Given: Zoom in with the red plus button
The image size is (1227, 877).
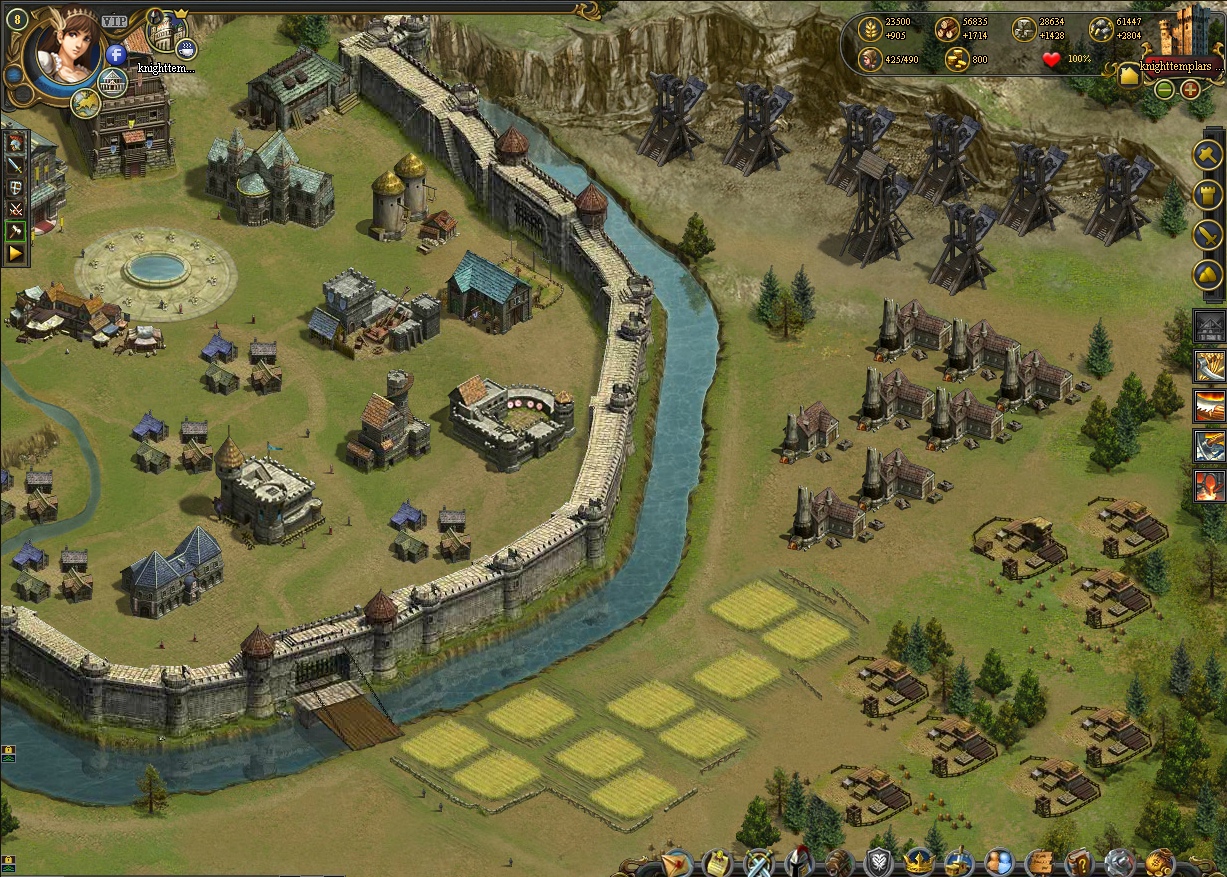Looking at the screenshot, I should coord(1190,89).
